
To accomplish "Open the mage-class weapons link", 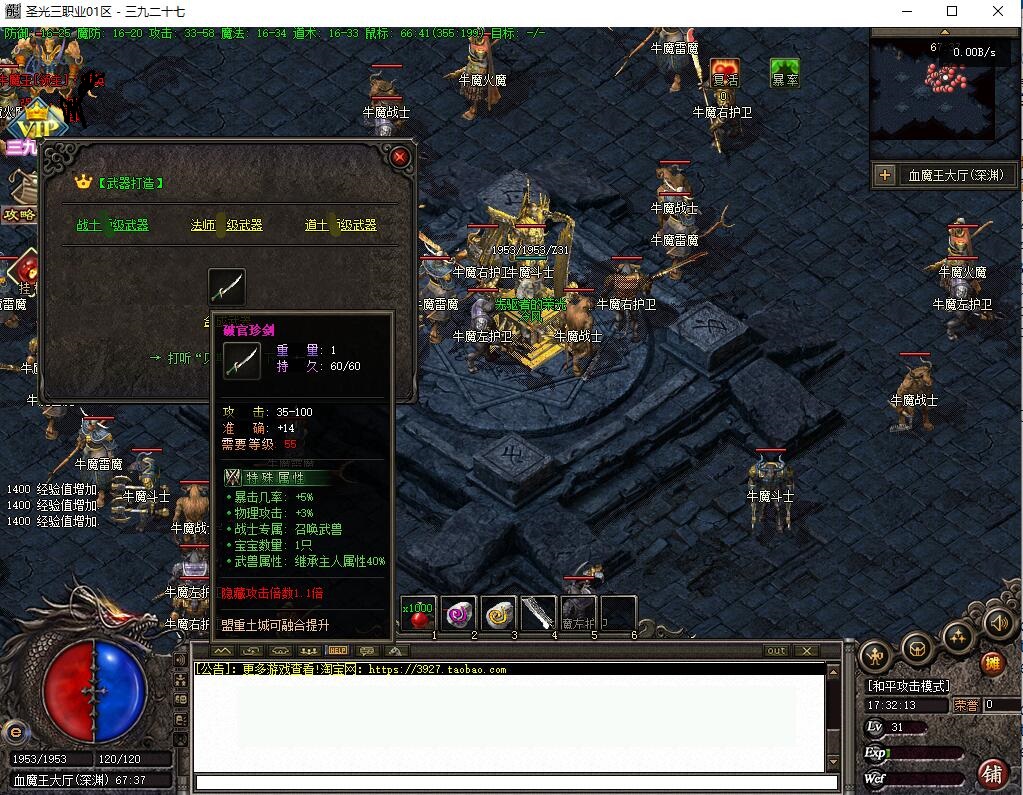I will pyautogui.click(x=226, y=226).
